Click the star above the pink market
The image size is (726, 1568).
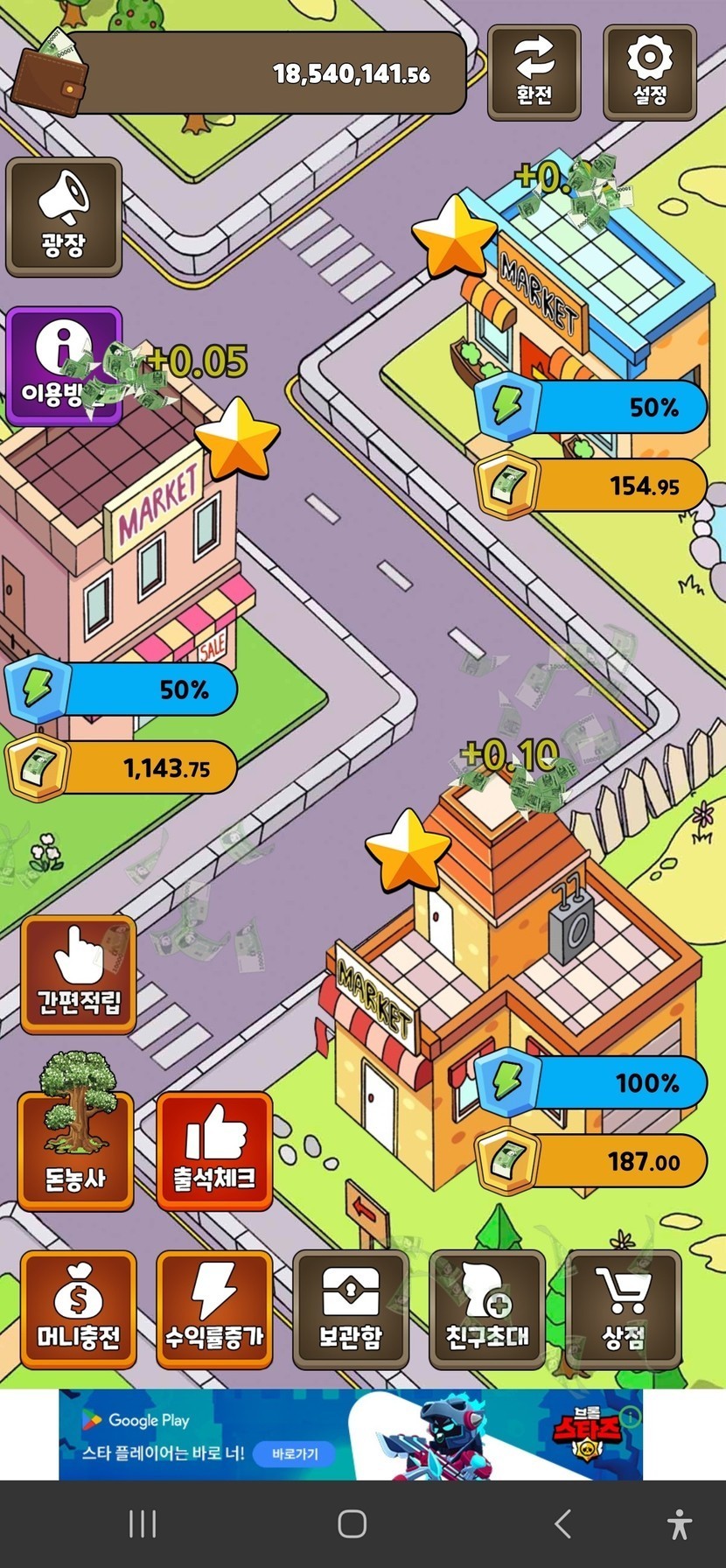tap(237, 437)
